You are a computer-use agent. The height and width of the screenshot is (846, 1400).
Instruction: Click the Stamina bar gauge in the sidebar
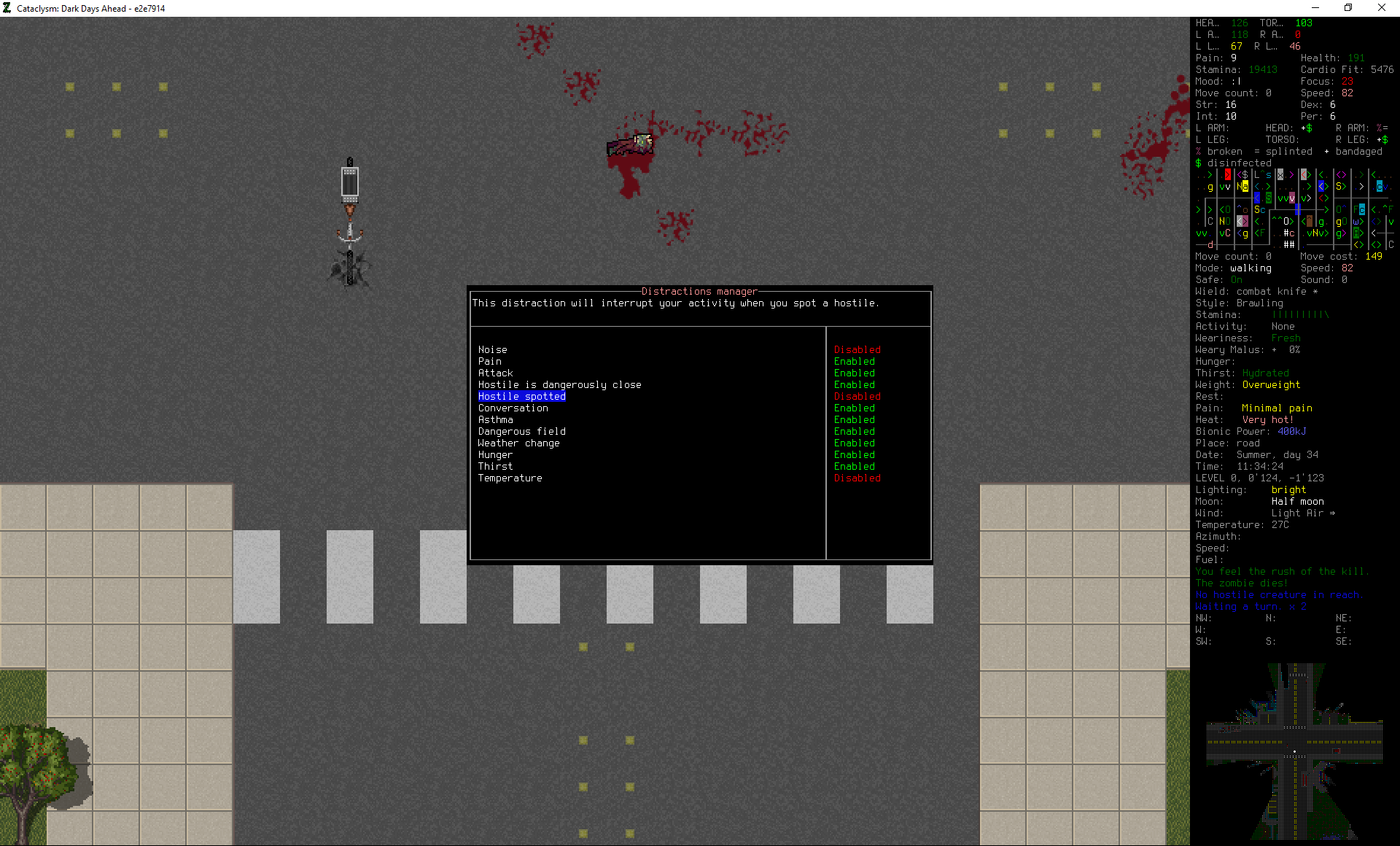pyautogui.click(x=1302, y=314)
